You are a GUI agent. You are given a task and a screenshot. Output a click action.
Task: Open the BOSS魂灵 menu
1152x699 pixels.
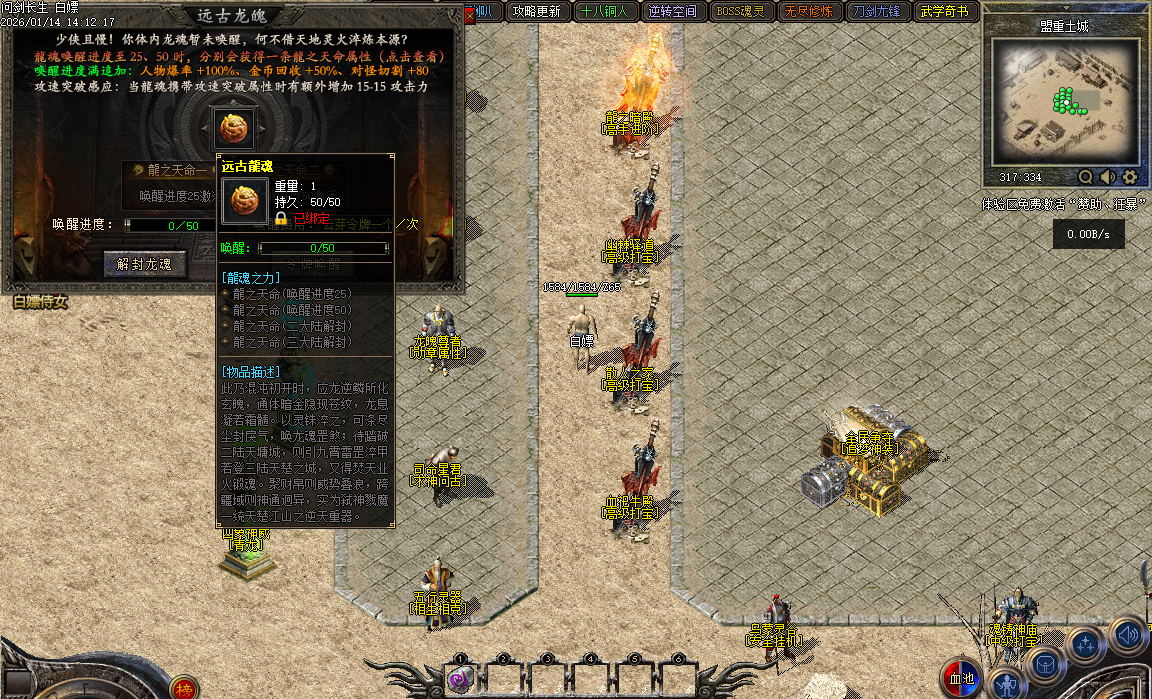coord(740,12)
